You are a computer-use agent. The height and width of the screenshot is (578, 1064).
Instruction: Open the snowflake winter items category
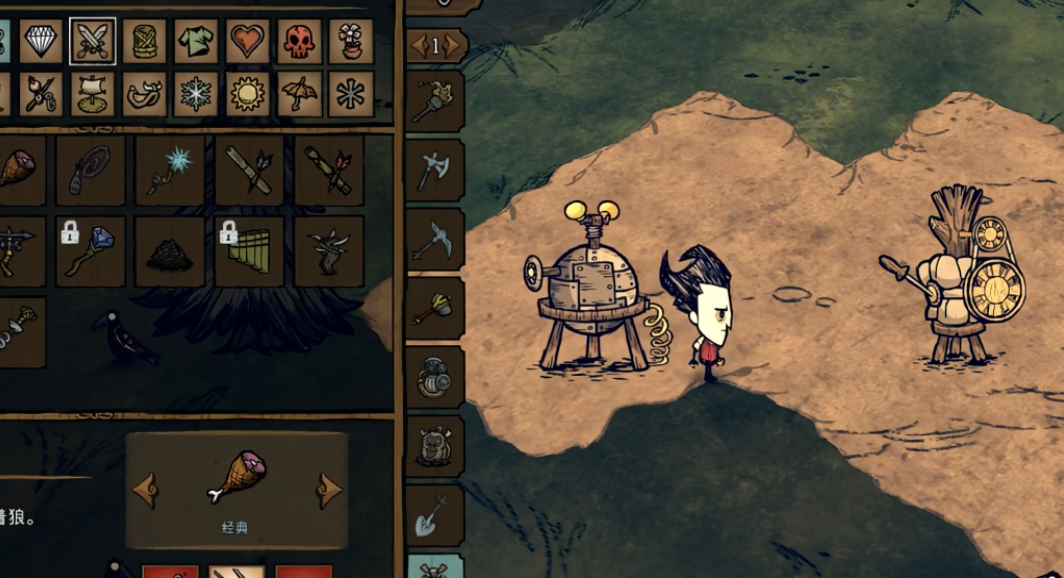click(197, 94)
